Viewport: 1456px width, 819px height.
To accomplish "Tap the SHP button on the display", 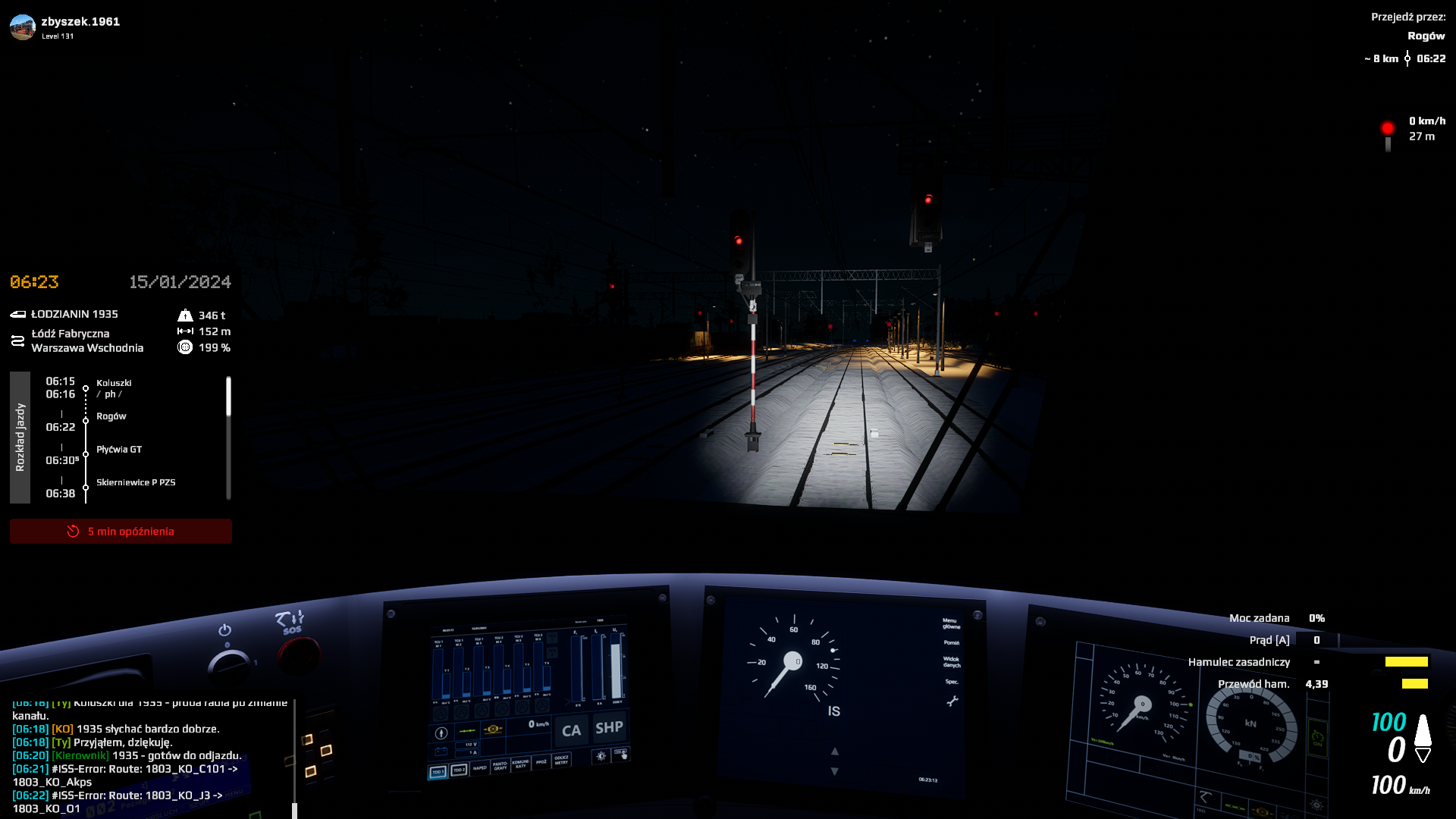I will 609,728.
